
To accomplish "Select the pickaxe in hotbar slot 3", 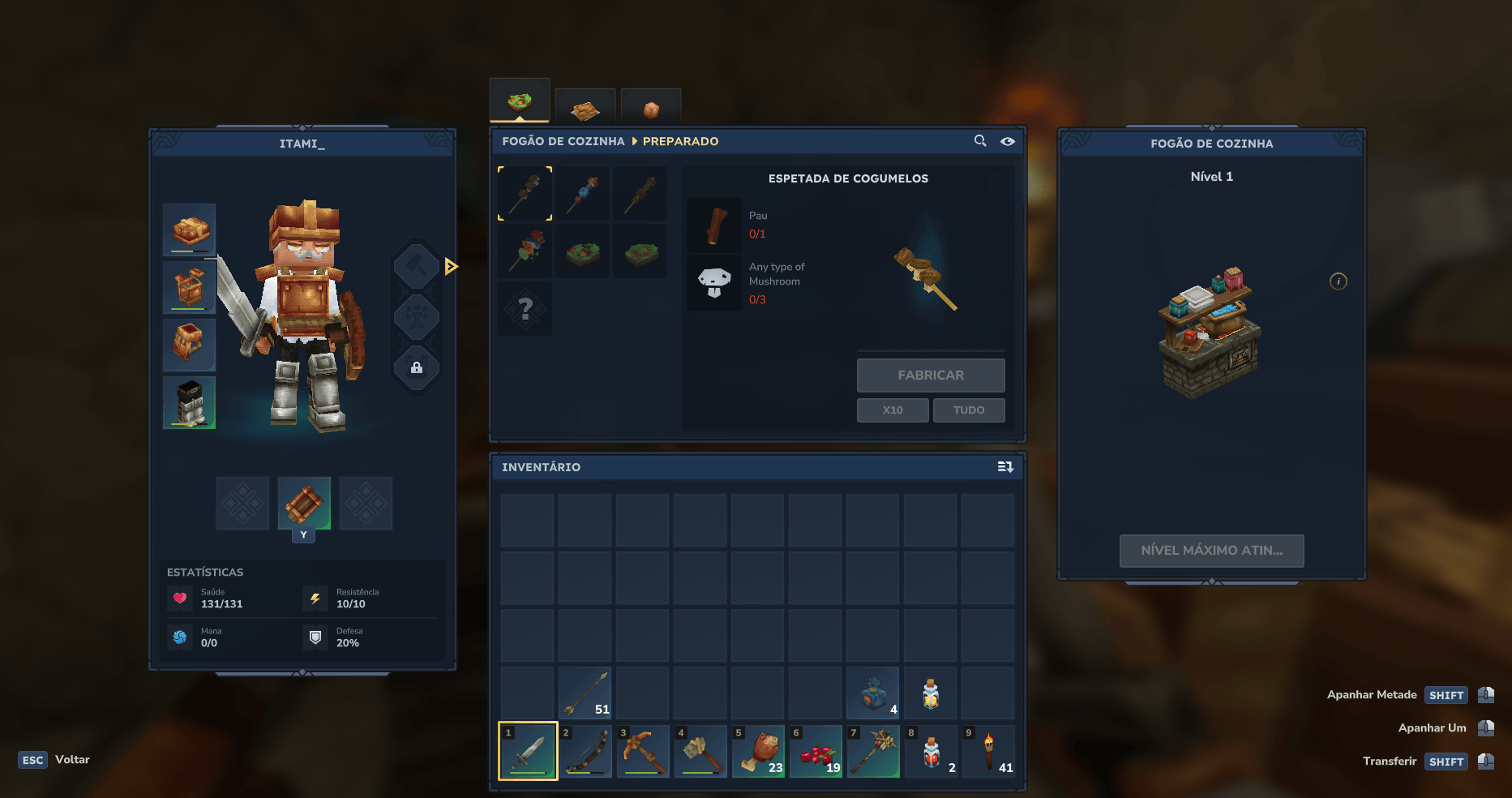I will pos(643,751).
